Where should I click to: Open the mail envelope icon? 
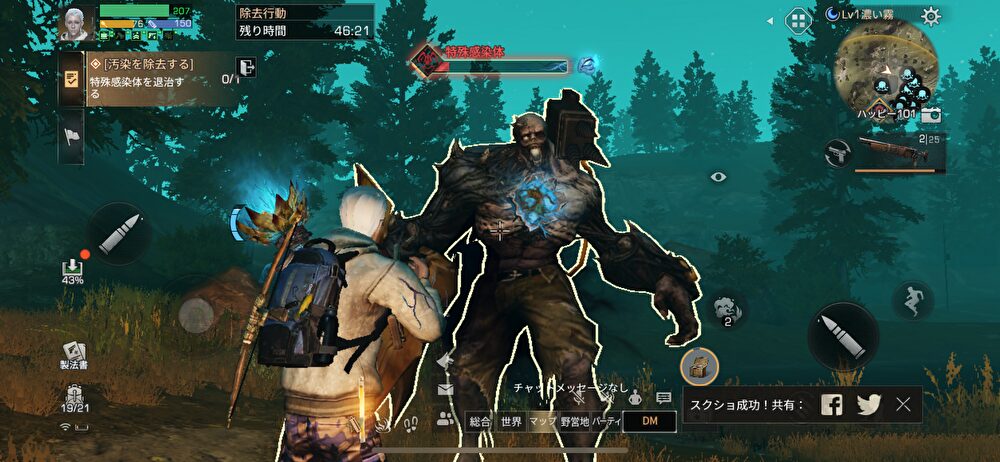444,389
